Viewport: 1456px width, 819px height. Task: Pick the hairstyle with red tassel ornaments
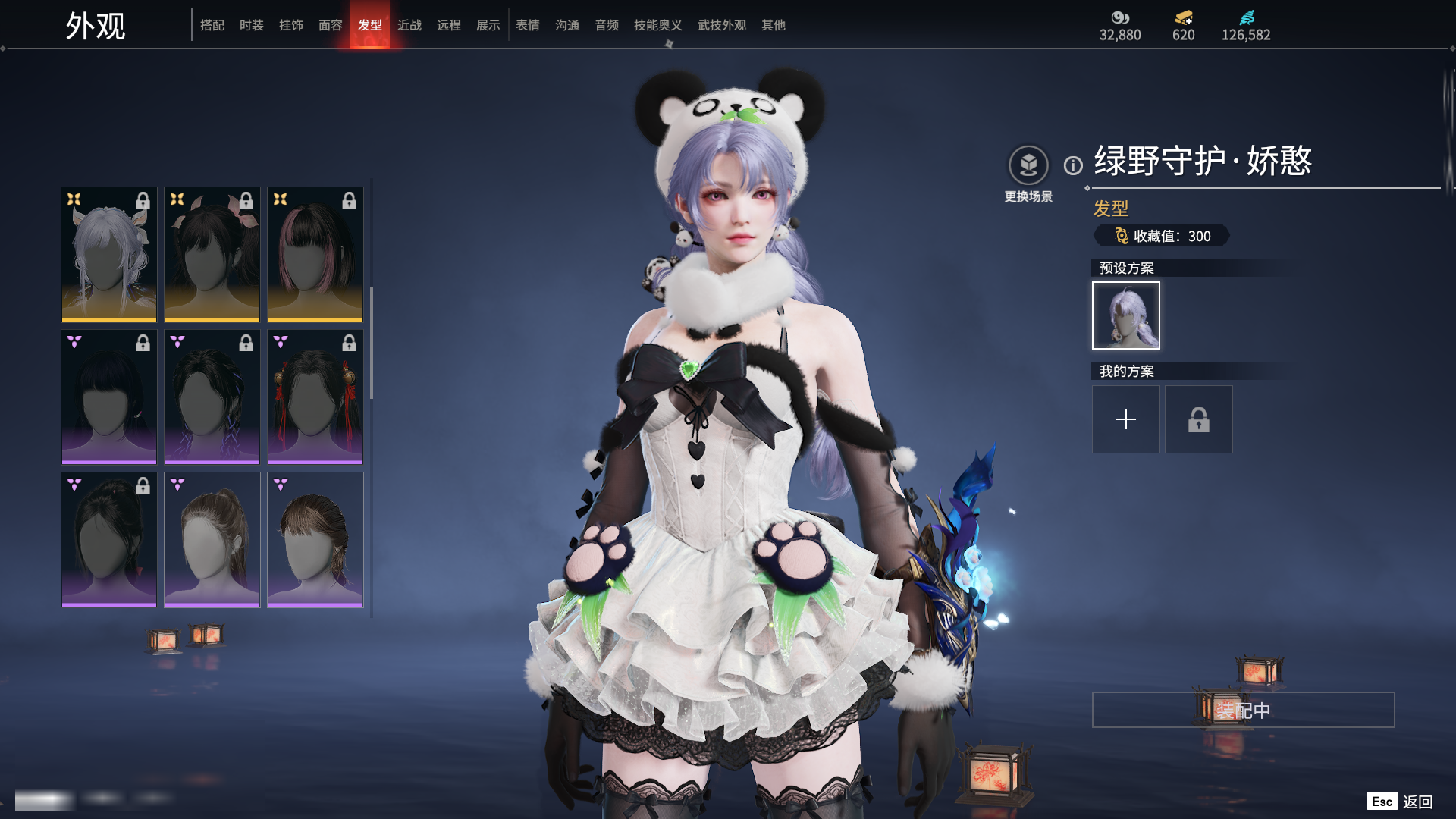click(x=315, y=397)
